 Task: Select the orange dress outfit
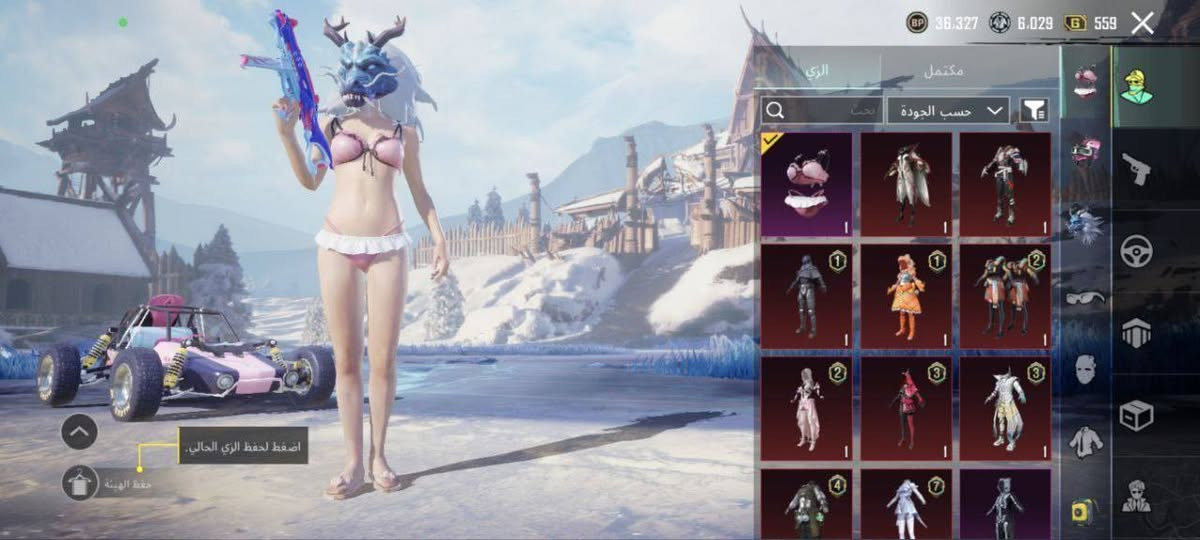click(x=906, y=296)
